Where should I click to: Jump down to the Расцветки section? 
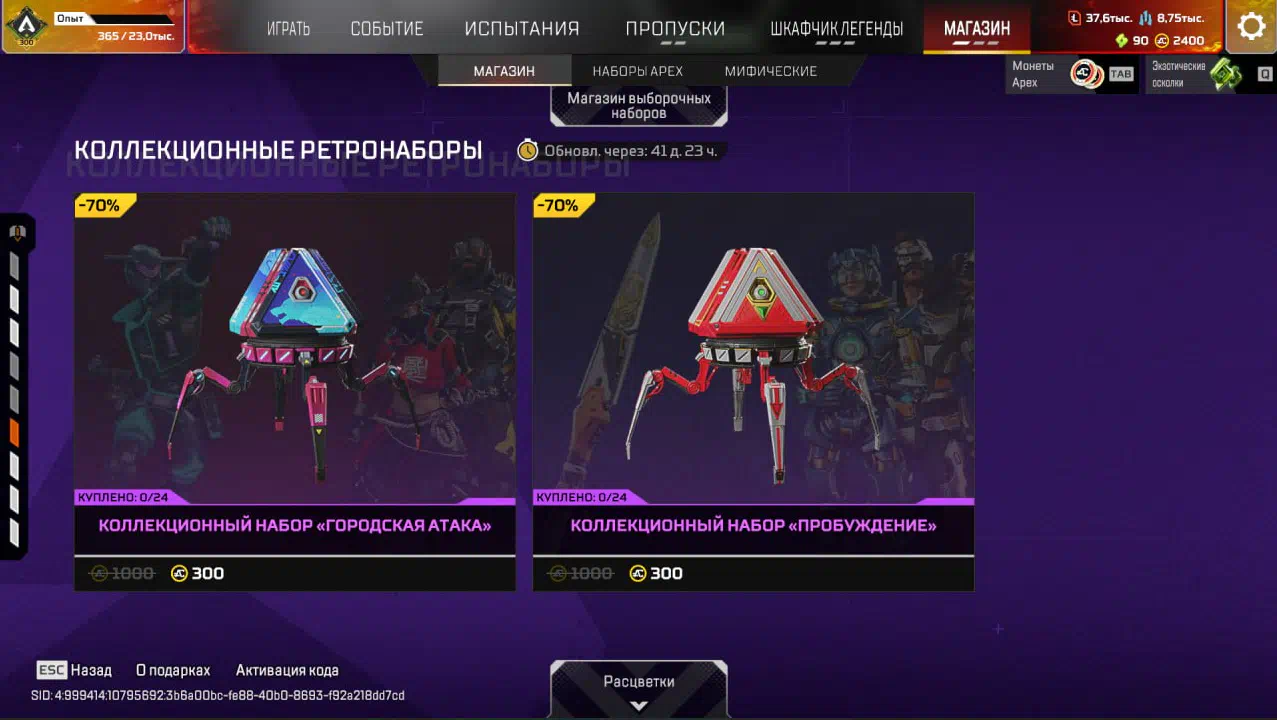tap(639, 688)
